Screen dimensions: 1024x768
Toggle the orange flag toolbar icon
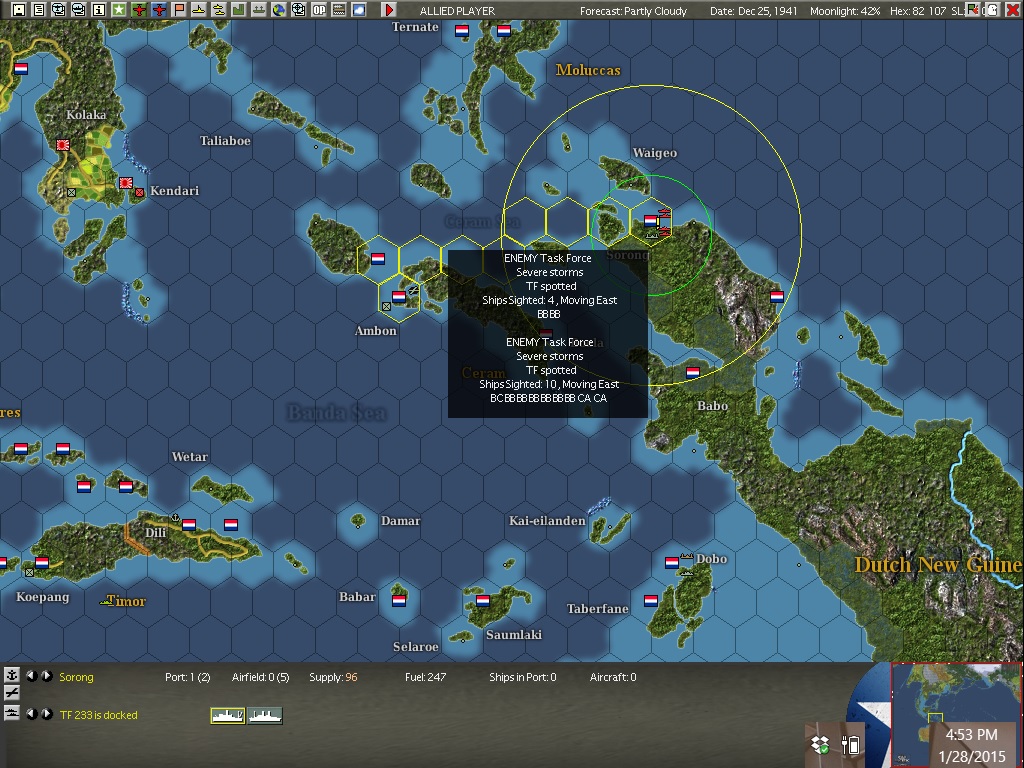179,10
